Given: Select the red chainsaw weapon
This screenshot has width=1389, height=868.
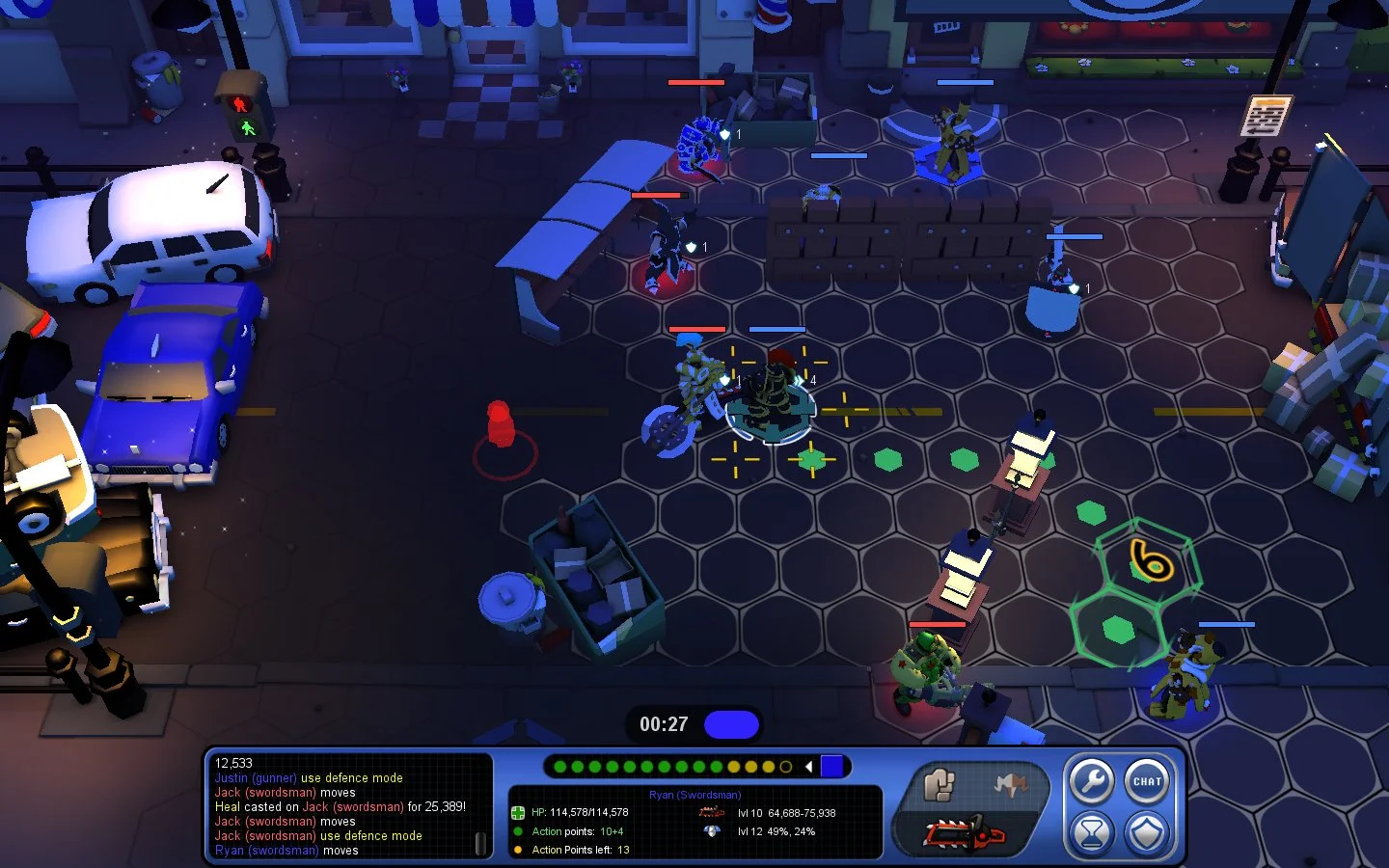Looking at the screenshot, I should coord(965,833).
